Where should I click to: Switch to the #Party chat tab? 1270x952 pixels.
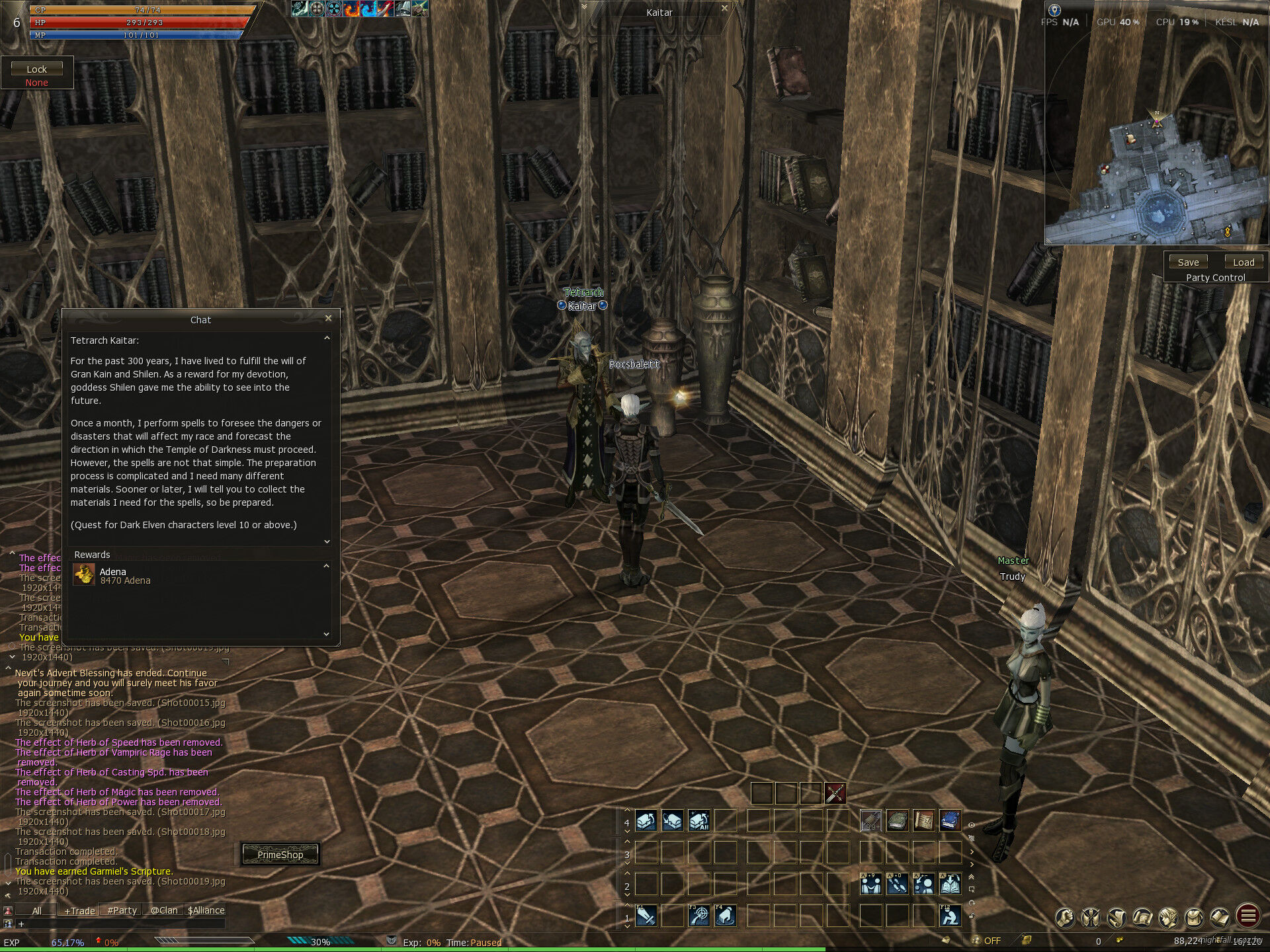click(x=122, y=910)
